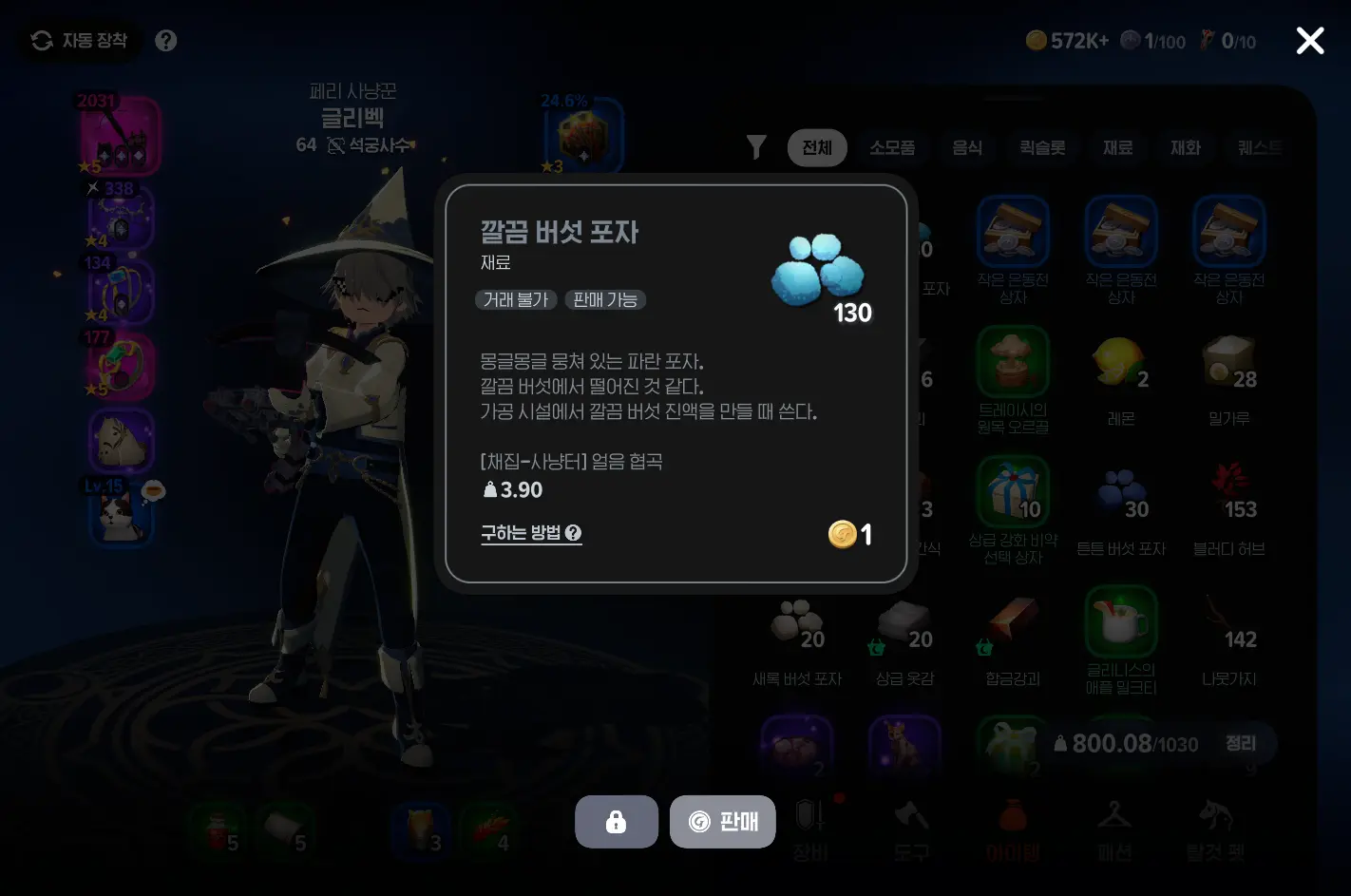Switch to the 소모품 category tab
Screen dimensions: 1351x896
(x=892, y=147)
